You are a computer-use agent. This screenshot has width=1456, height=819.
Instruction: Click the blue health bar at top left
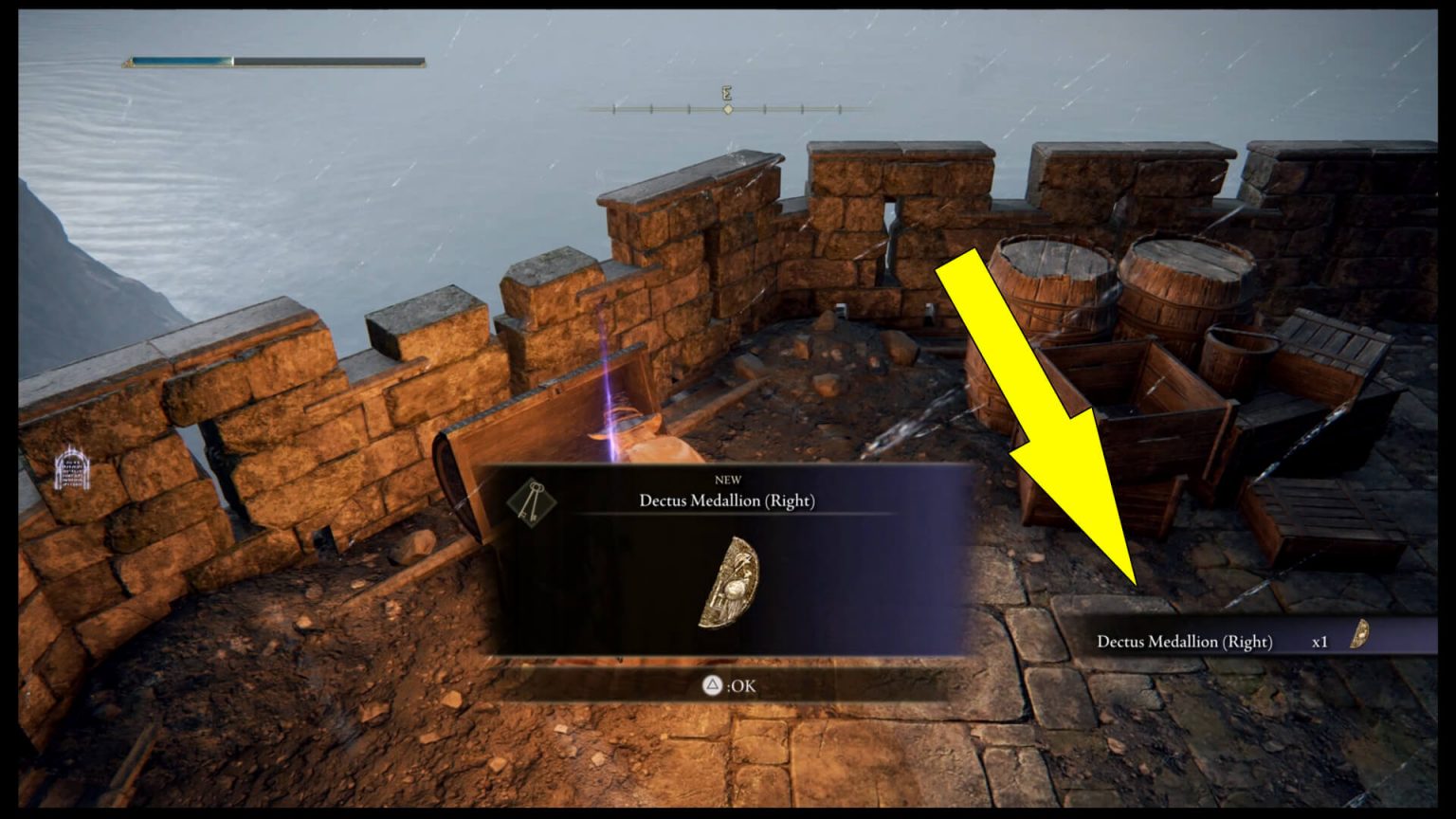pos(180,60)
